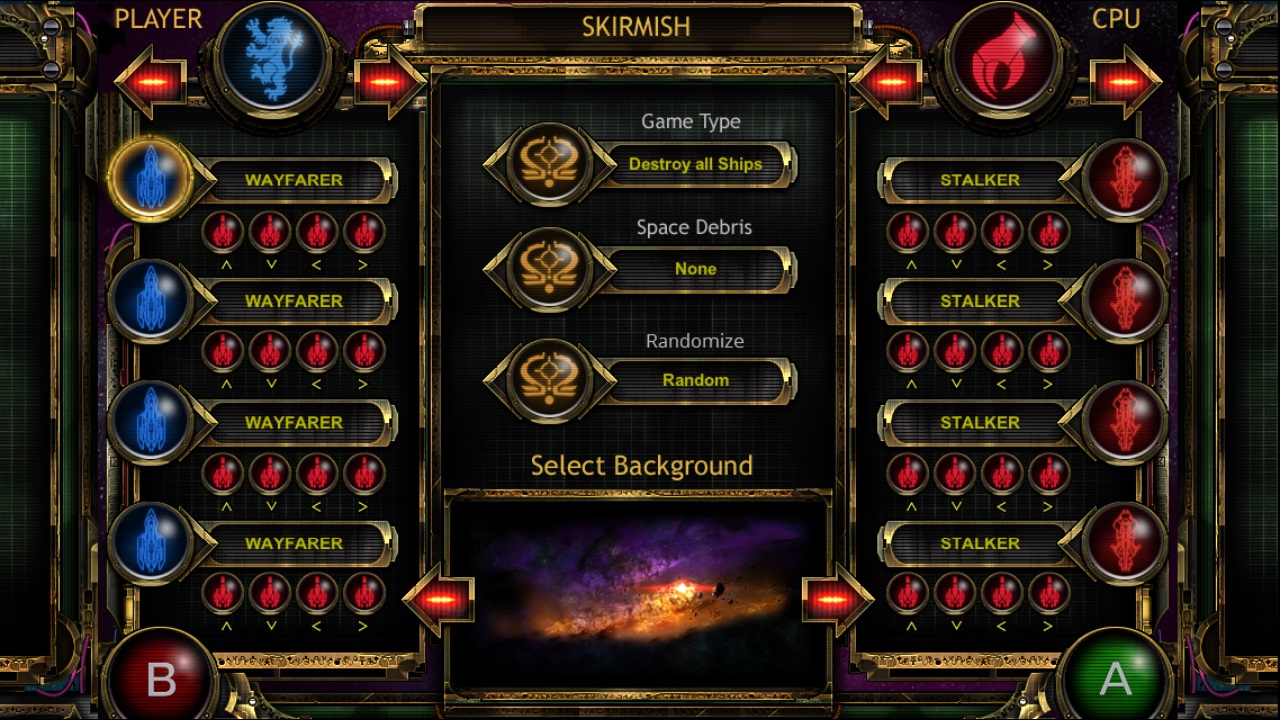The image size is (1280, 720).
Task: Toggle the first weapon slot on top Wayfarer
Action: click(222, 231)
